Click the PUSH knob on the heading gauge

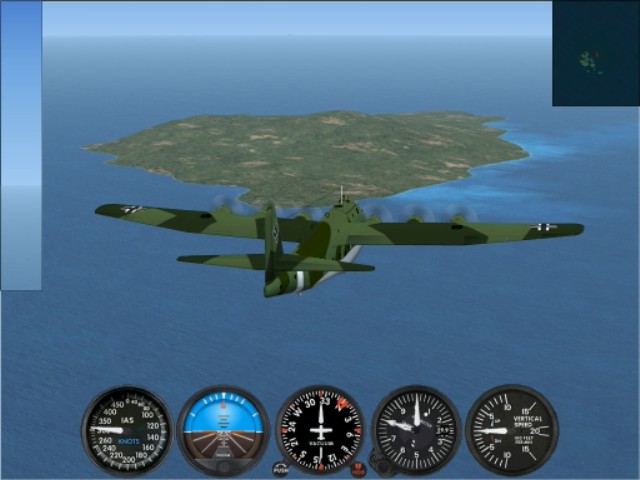pos(281,467)
